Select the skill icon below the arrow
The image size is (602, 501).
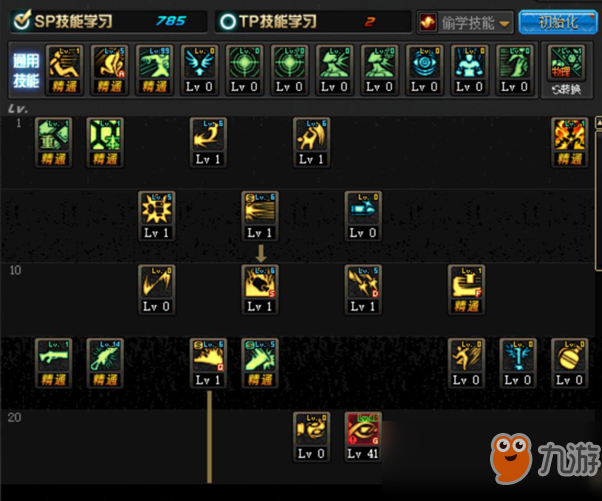(261, 287)
